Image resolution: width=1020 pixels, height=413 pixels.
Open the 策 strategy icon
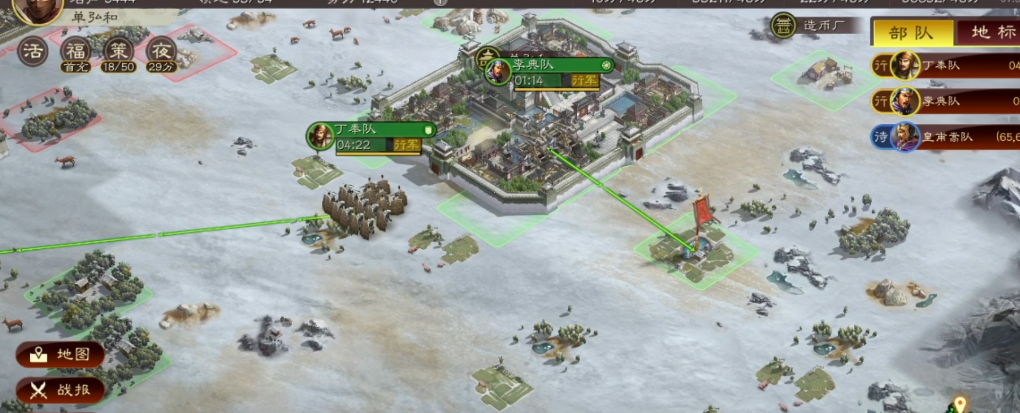point(119,49)
